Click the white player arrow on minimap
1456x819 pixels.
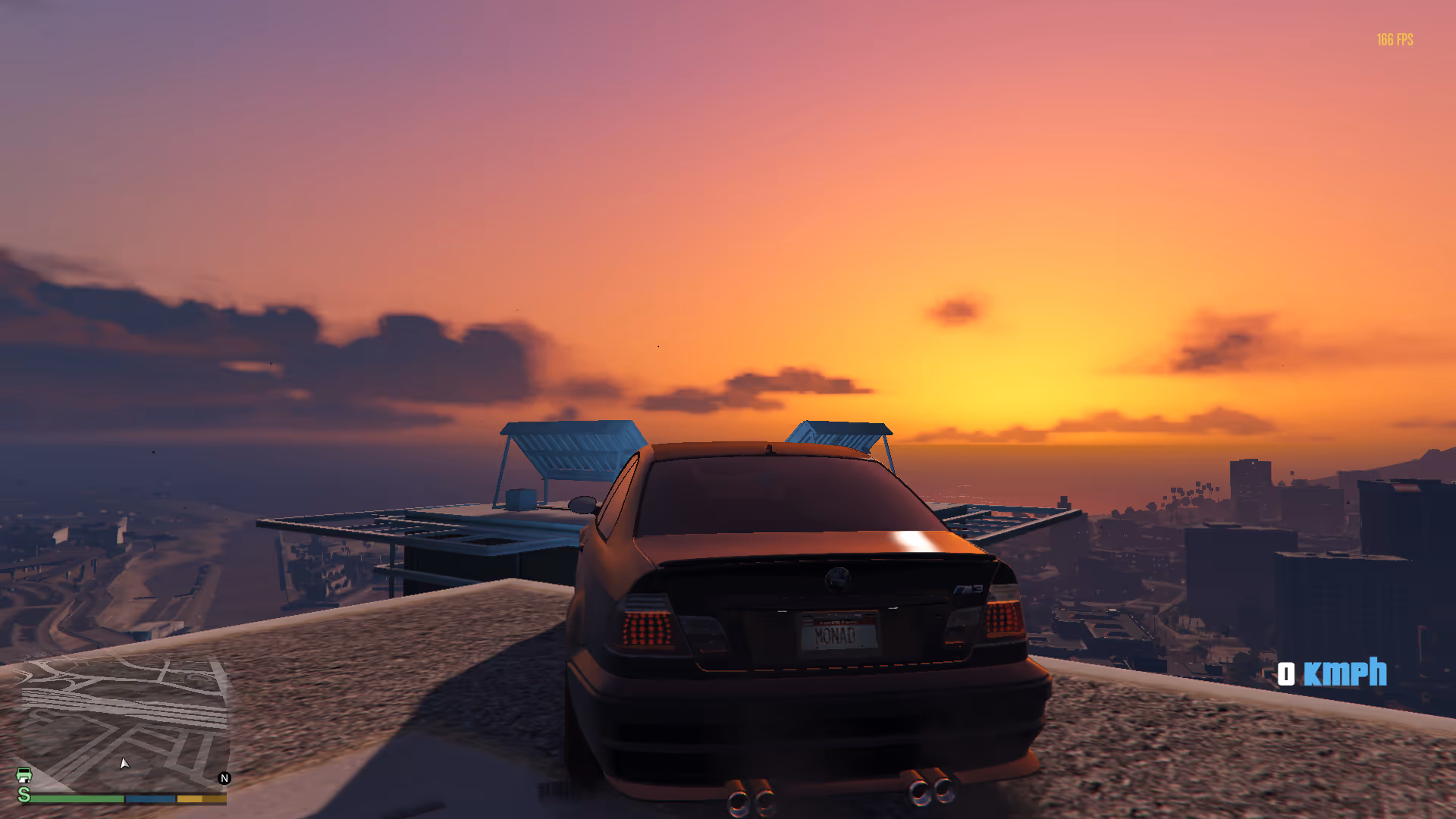124,763
